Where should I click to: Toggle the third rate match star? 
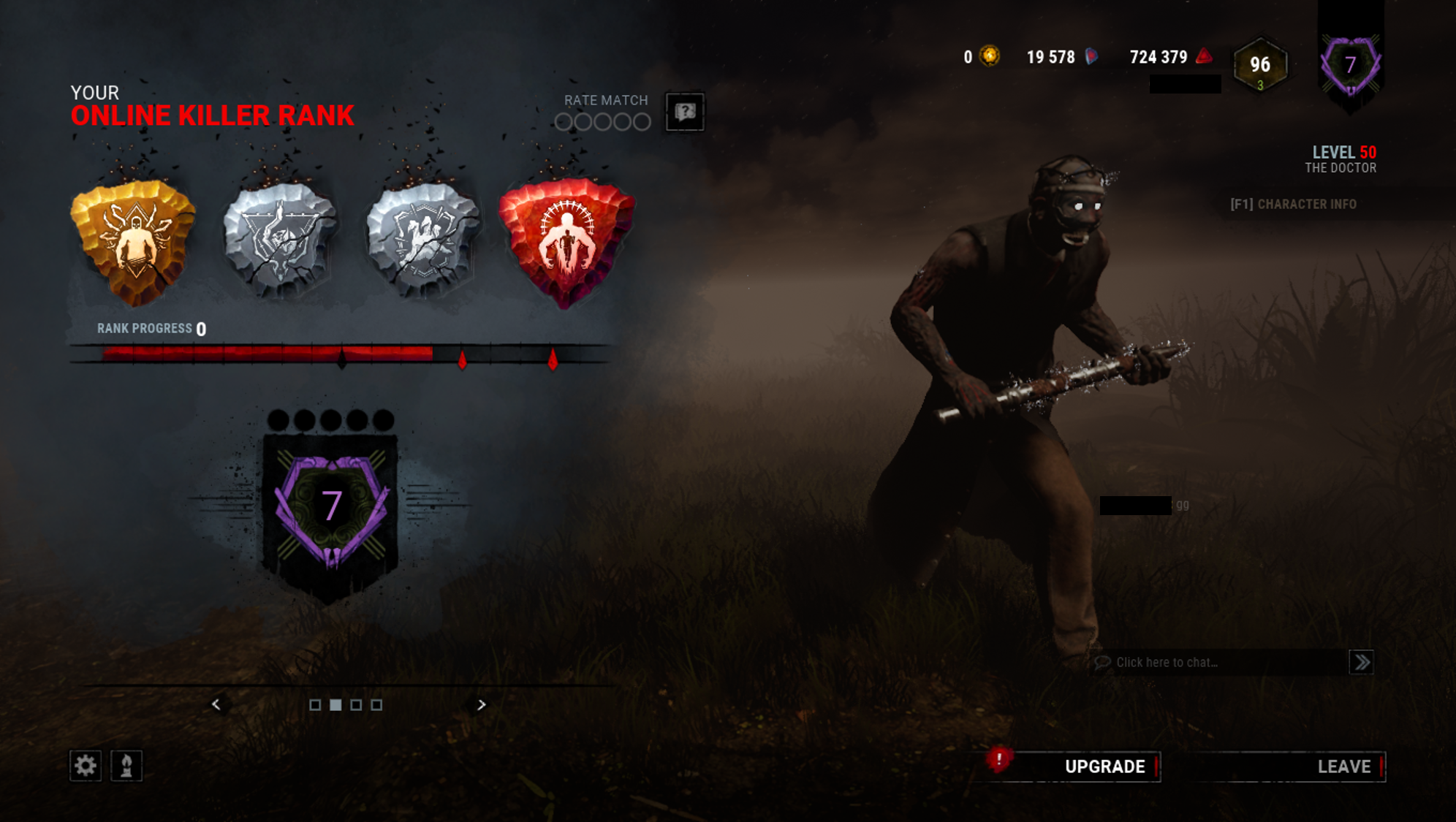(x=603, y=122)
